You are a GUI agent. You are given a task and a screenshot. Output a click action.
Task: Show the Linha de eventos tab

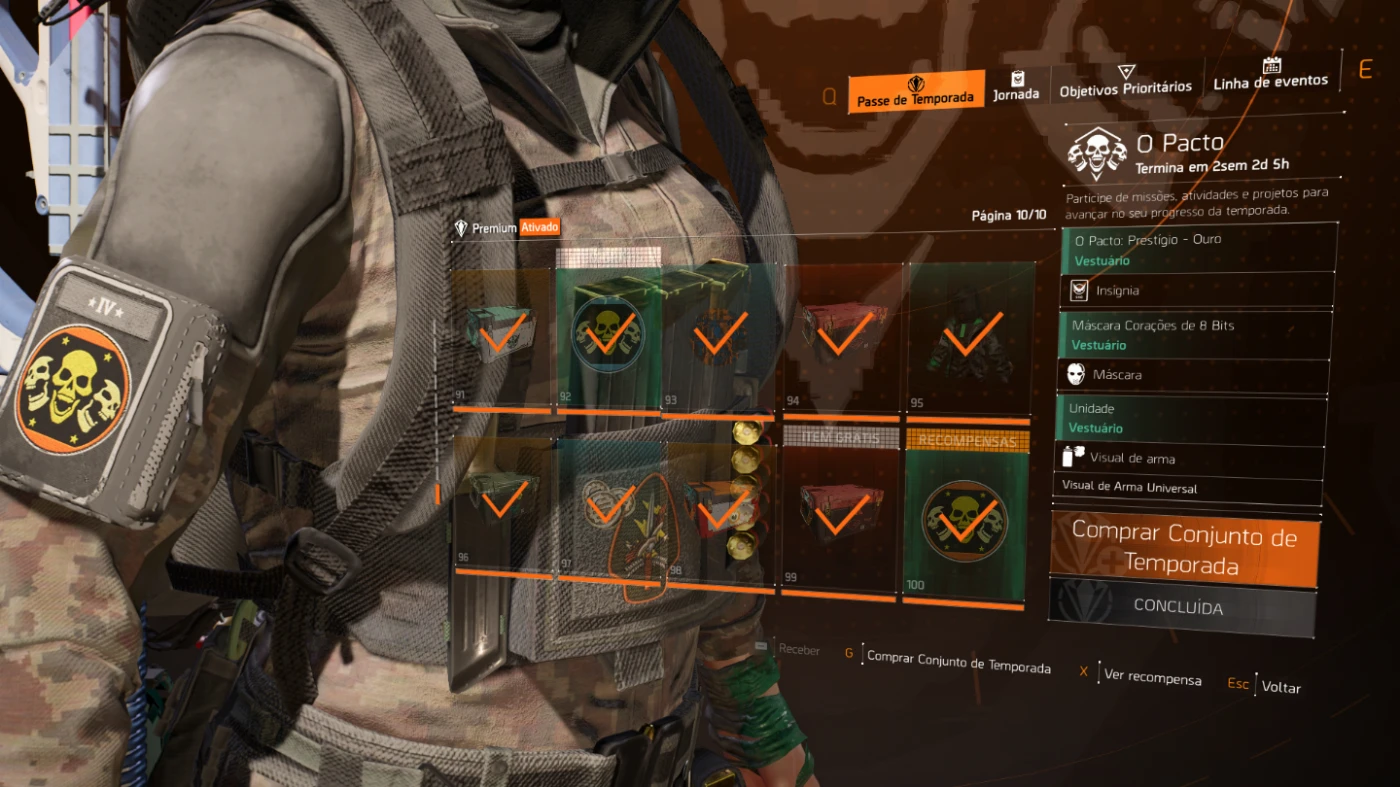click(1270, 75)
